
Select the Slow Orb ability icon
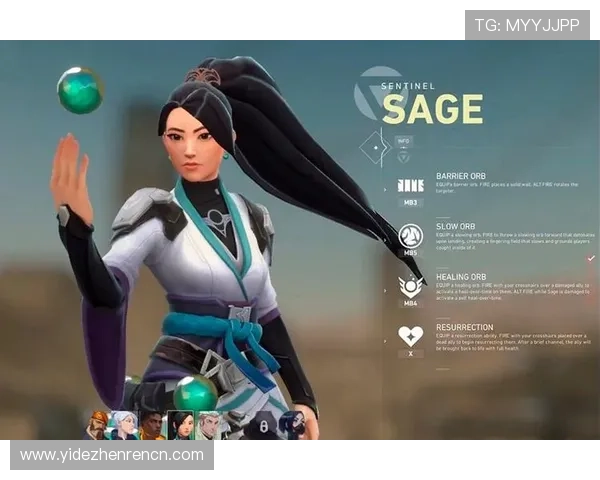coord(410,236)
